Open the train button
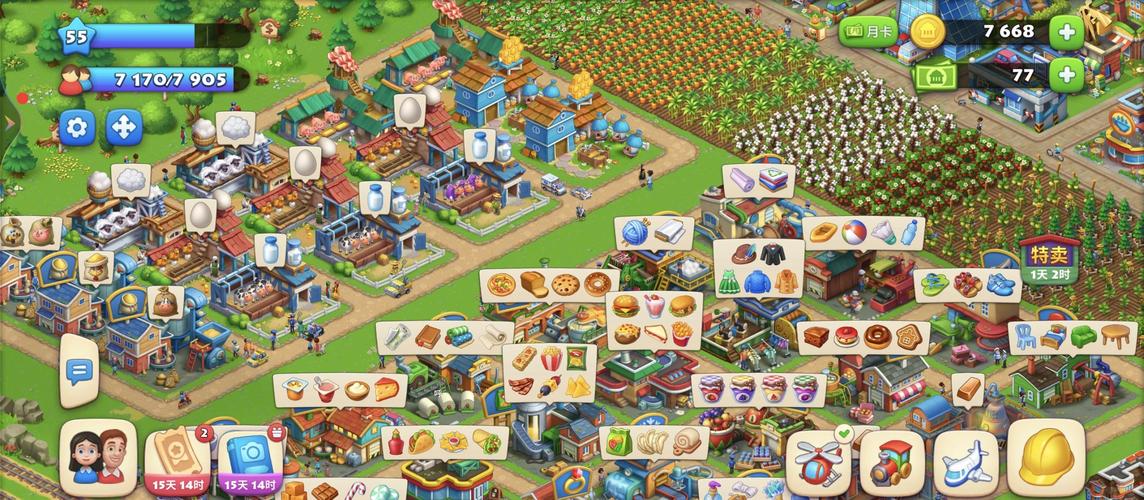Viewport: 1144px width, 500px height. click(x=891, y=462)
